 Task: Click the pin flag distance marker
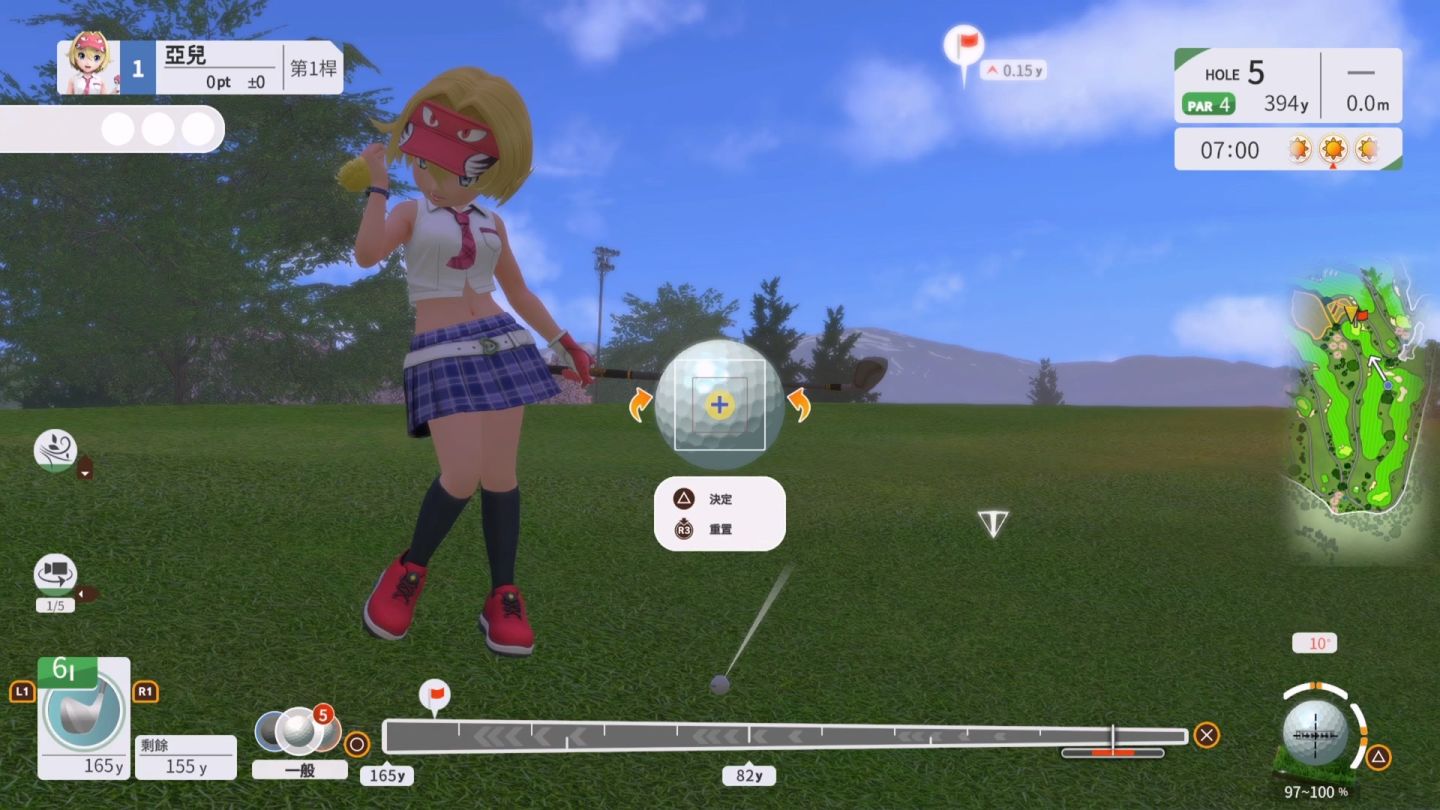click(x=964, y=48)
